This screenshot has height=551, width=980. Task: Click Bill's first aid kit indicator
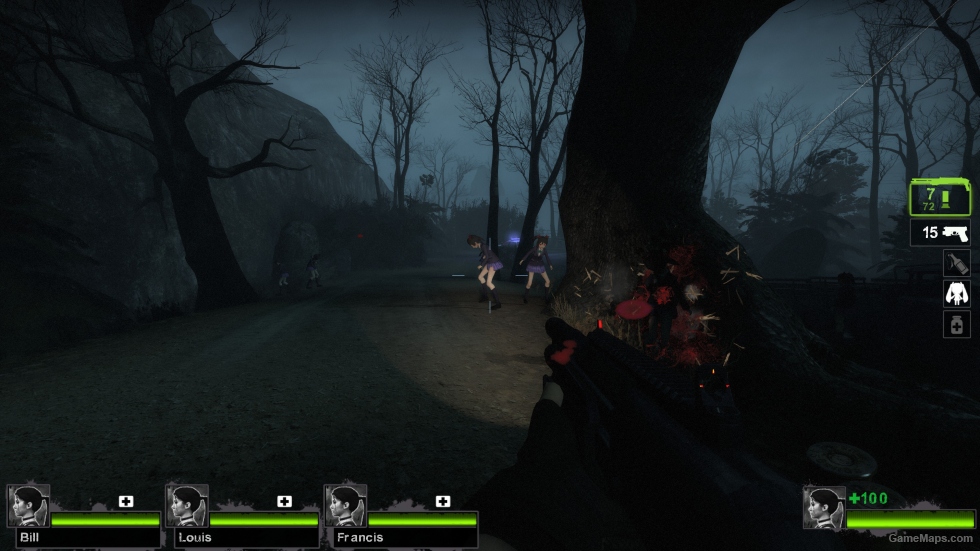126,501
